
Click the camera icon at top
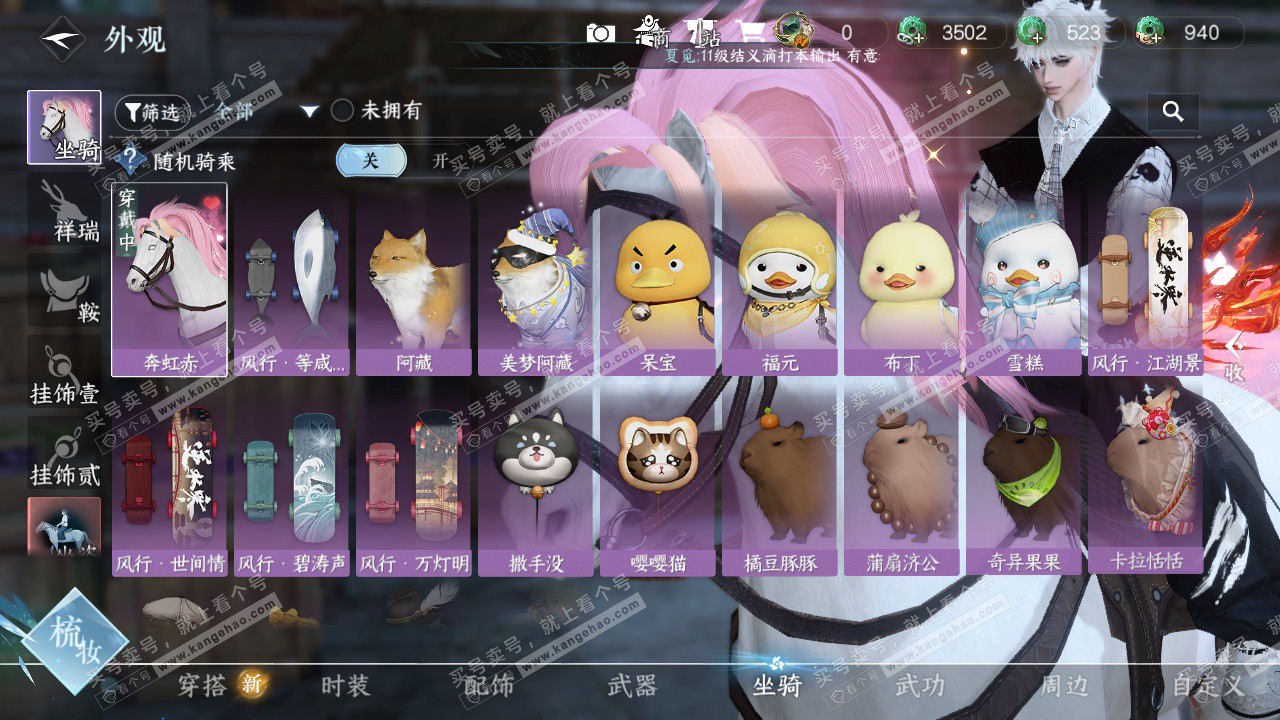coord(601,33)
